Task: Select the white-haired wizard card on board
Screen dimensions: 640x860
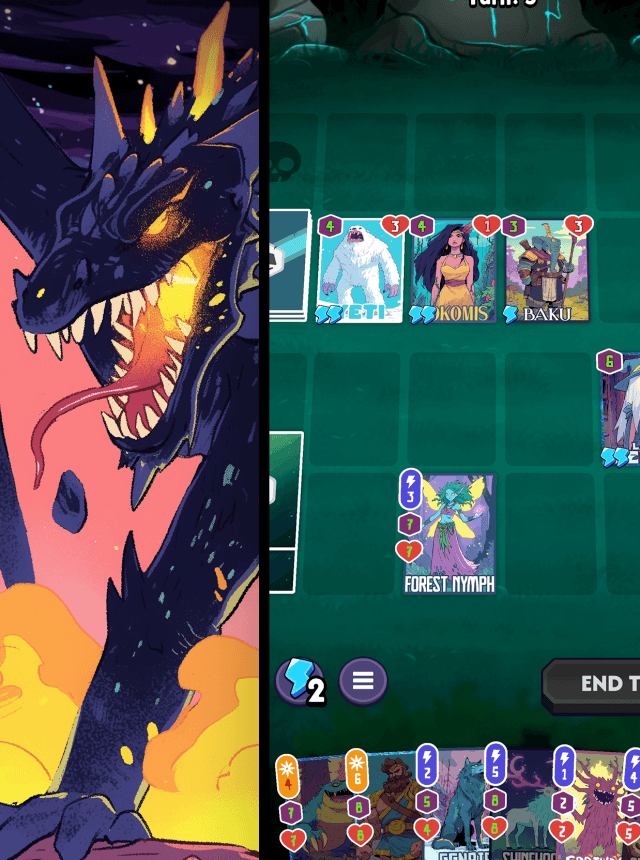Action: coord(622,412)
